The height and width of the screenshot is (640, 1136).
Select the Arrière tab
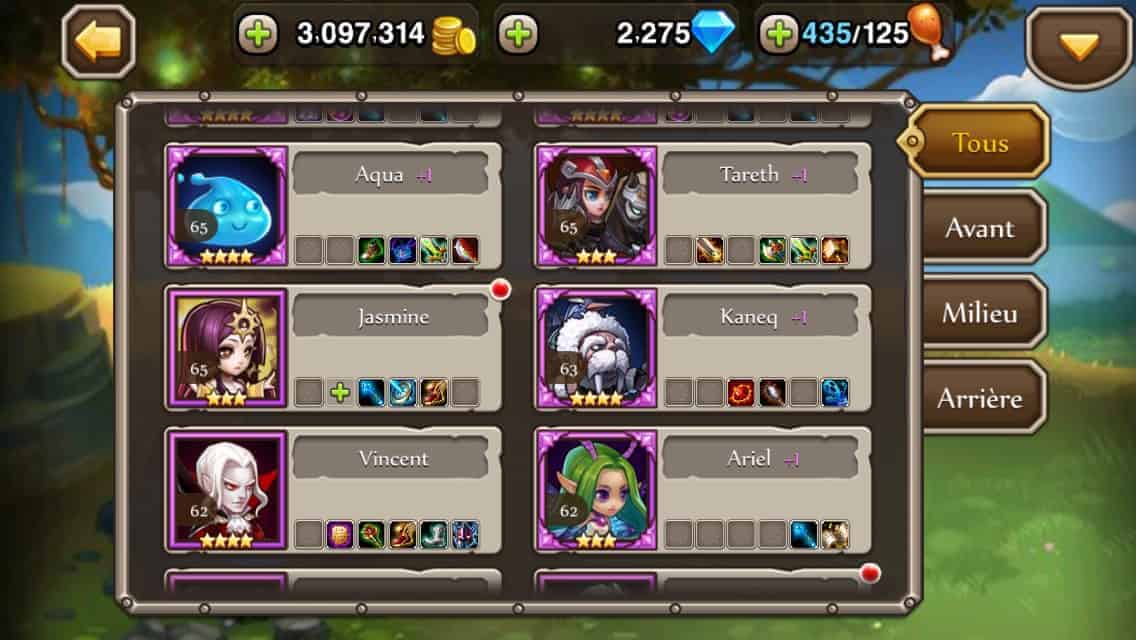click(980, 398)
